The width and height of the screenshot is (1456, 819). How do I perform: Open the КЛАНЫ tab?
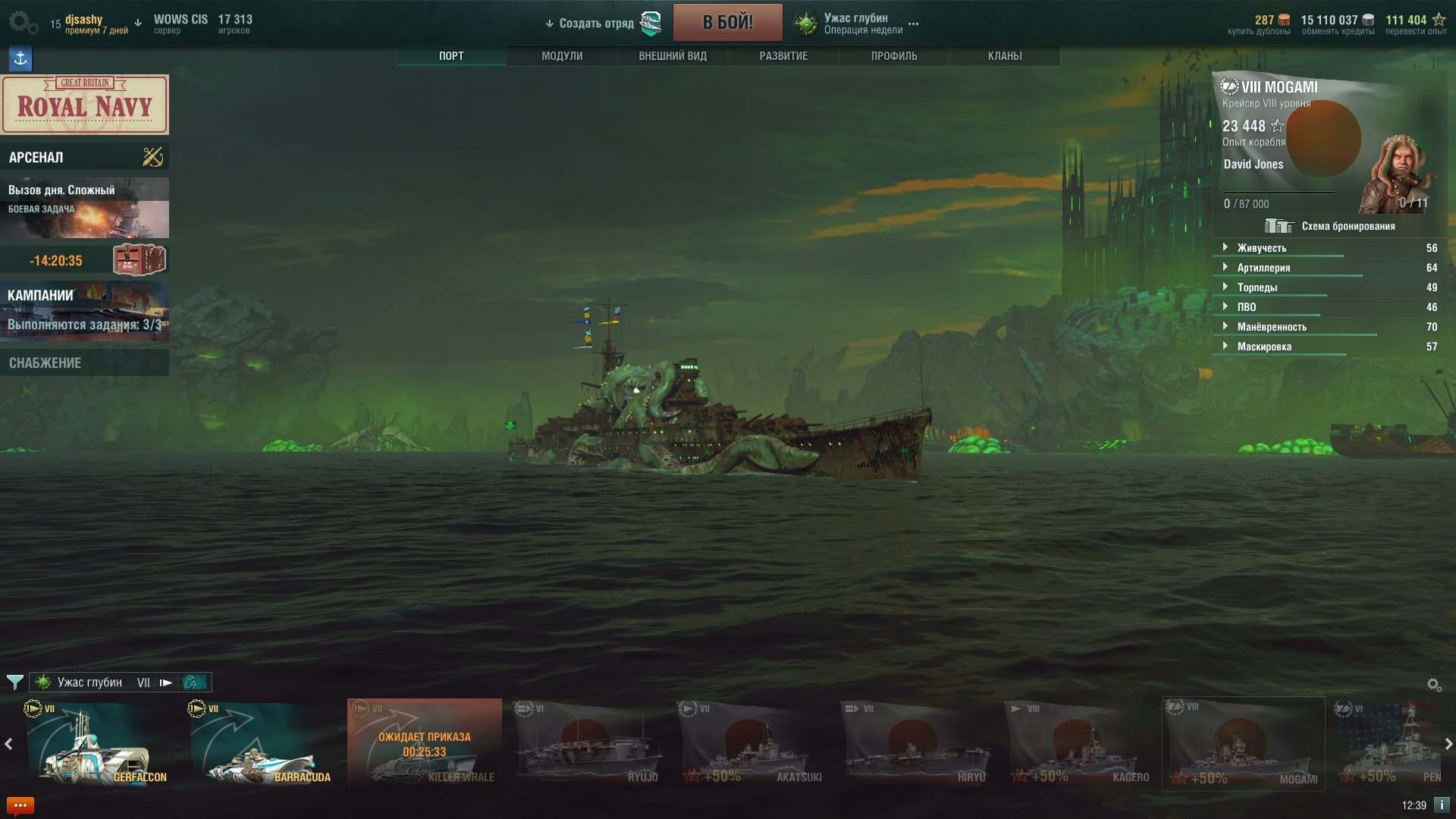coord(1005,56)
